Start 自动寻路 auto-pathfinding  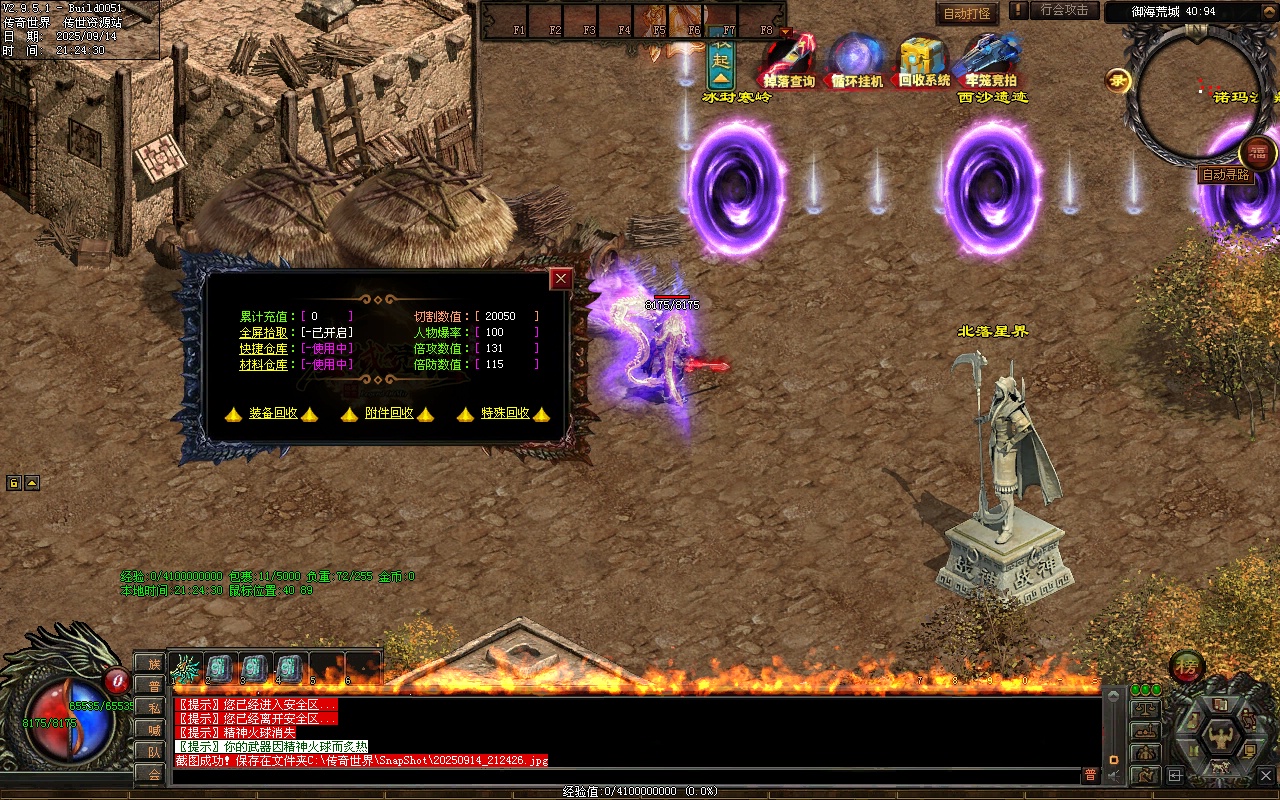pyautogui.click(x=1225, y=175)
